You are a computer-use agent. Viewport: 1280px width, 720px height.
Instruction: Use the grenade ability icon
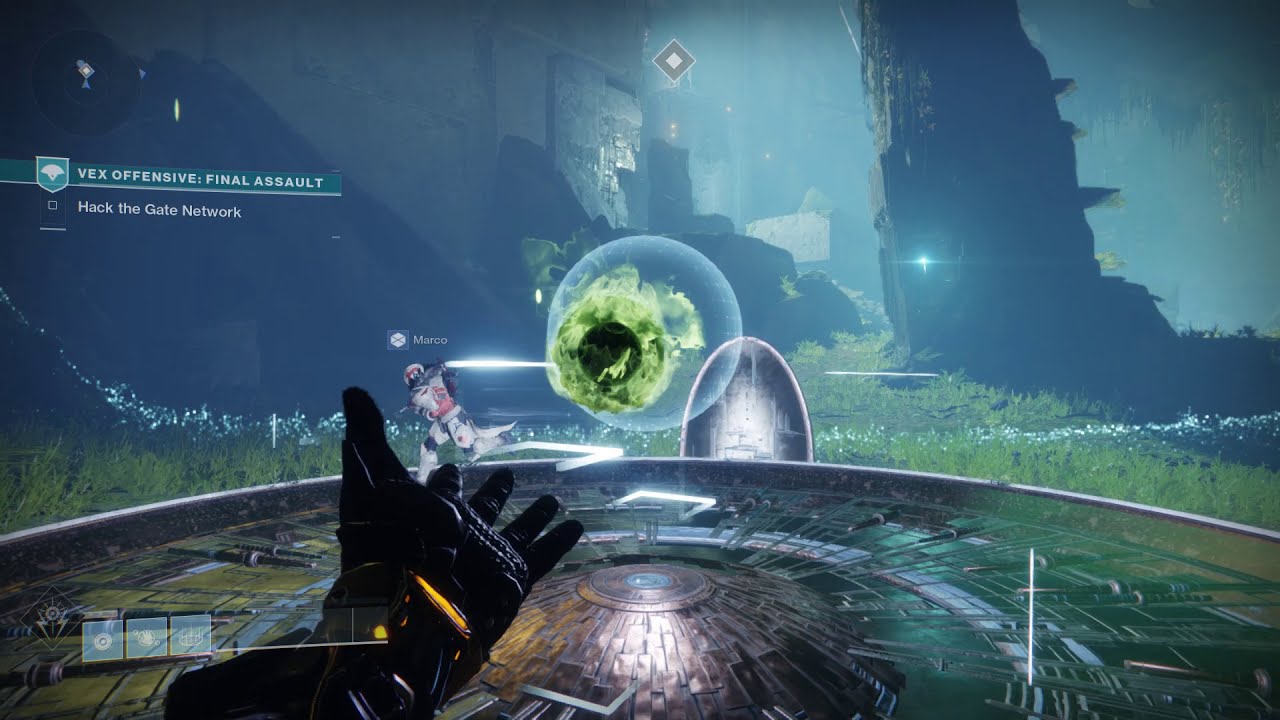(103, 638)
